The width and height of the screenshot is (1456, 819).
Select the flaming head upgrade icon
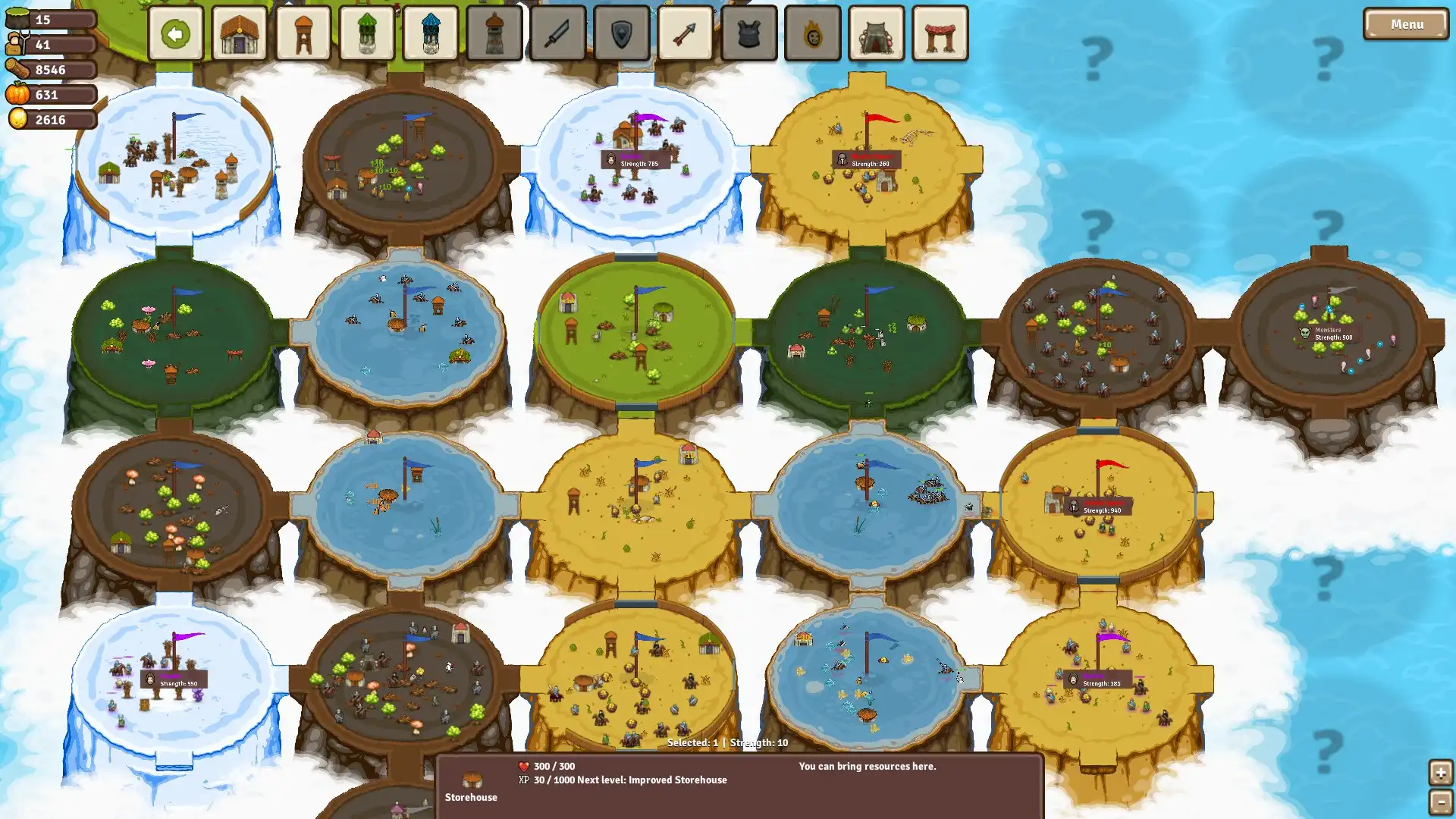(x=813, y=33)
